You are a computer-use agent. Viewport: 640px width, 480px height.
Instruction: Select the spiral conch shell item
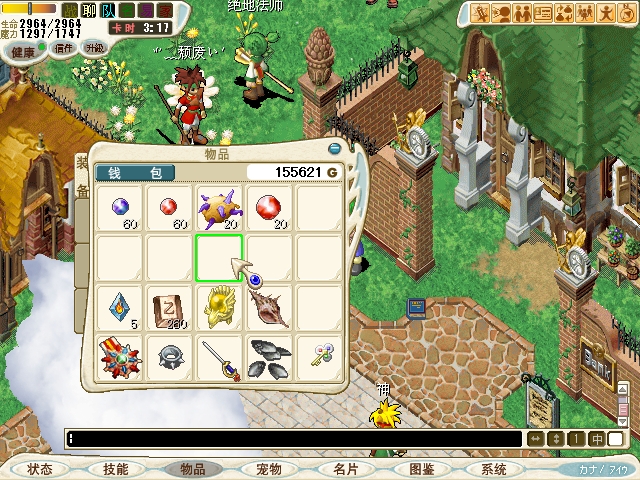(x=269, y=307)
